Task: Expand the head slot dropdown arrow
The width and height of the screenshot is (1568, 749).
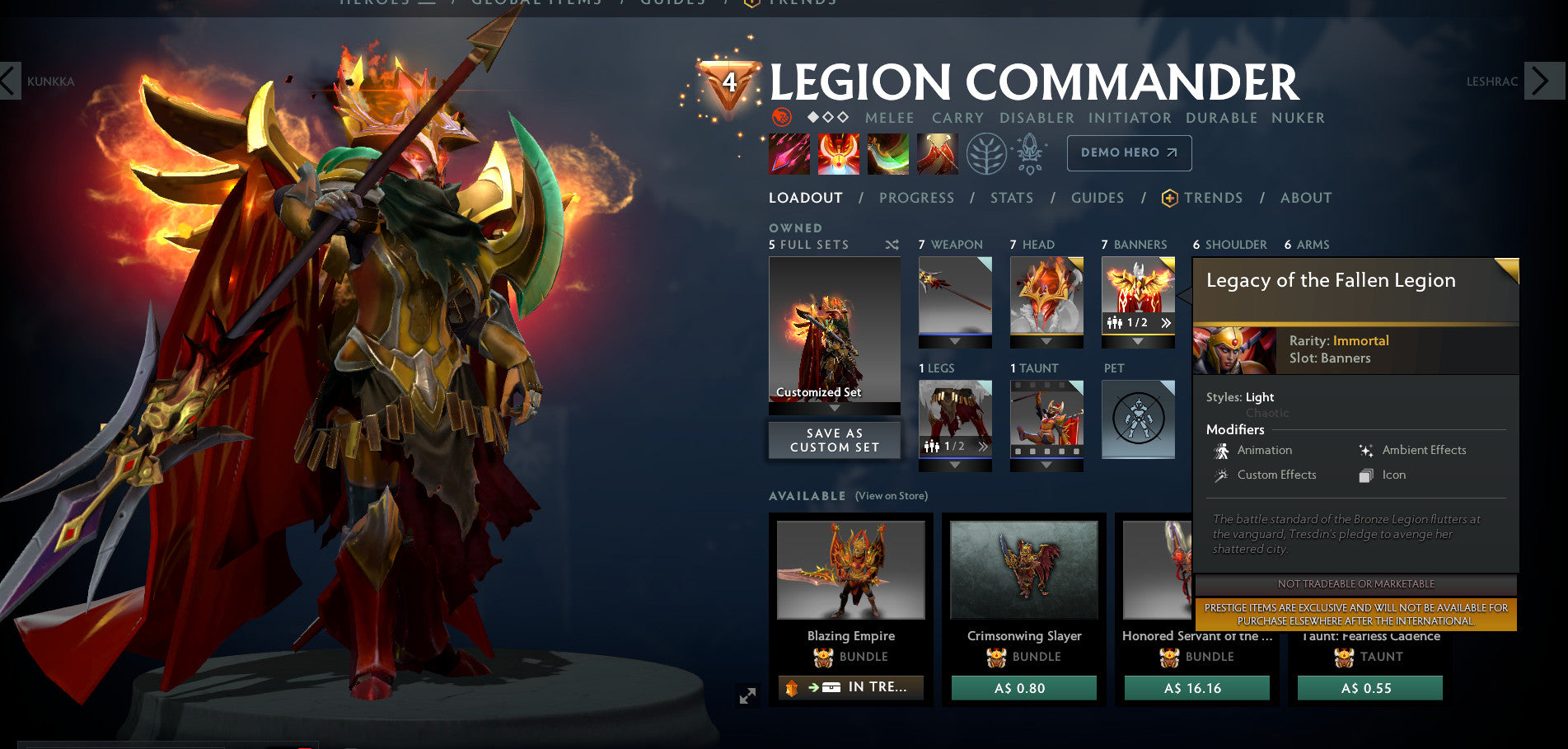Action: click(1046, 342)
